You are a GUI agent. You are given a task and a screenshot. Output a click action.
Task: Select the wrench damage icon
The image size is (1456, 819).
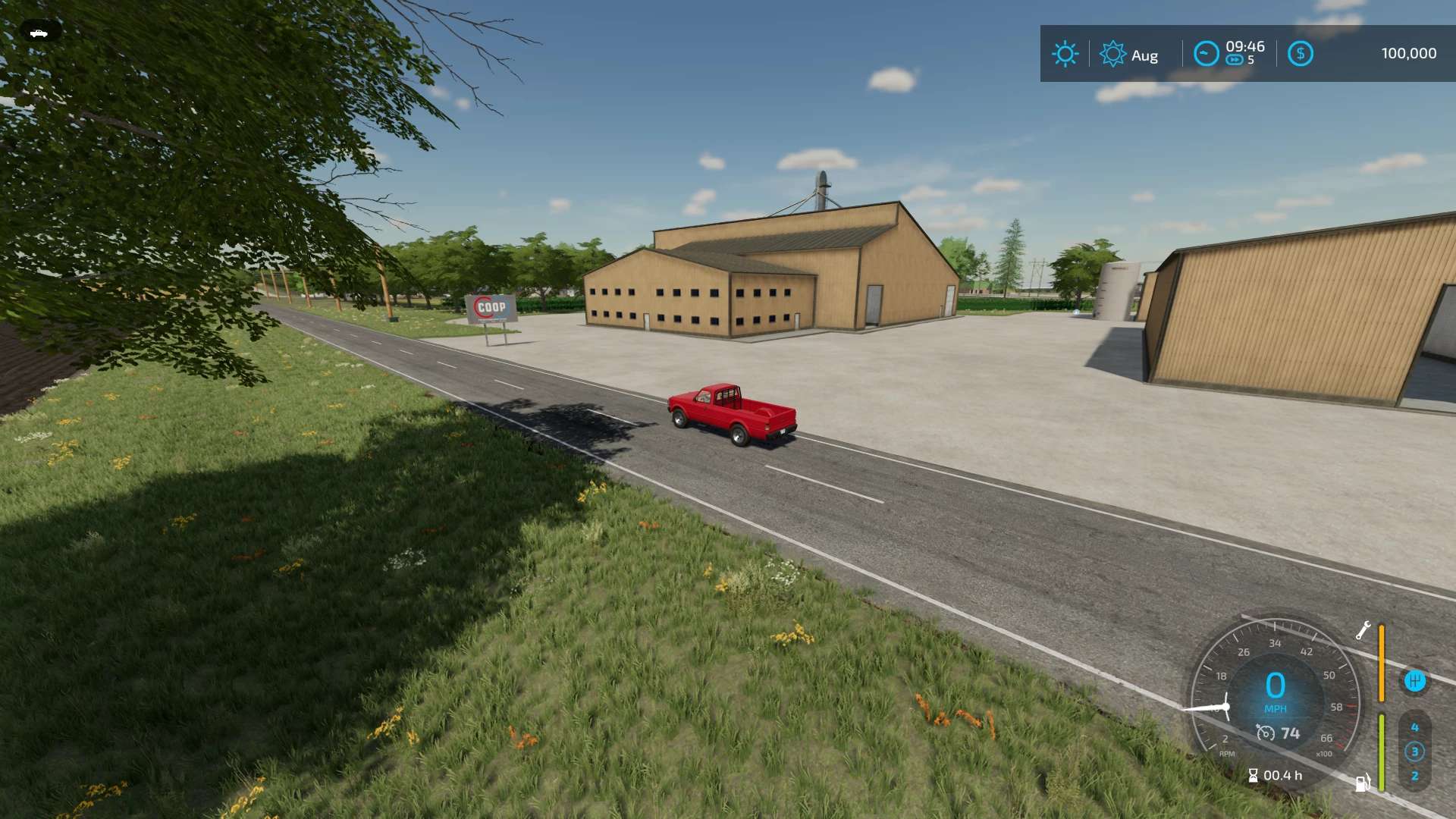(x=1363, y=630)
